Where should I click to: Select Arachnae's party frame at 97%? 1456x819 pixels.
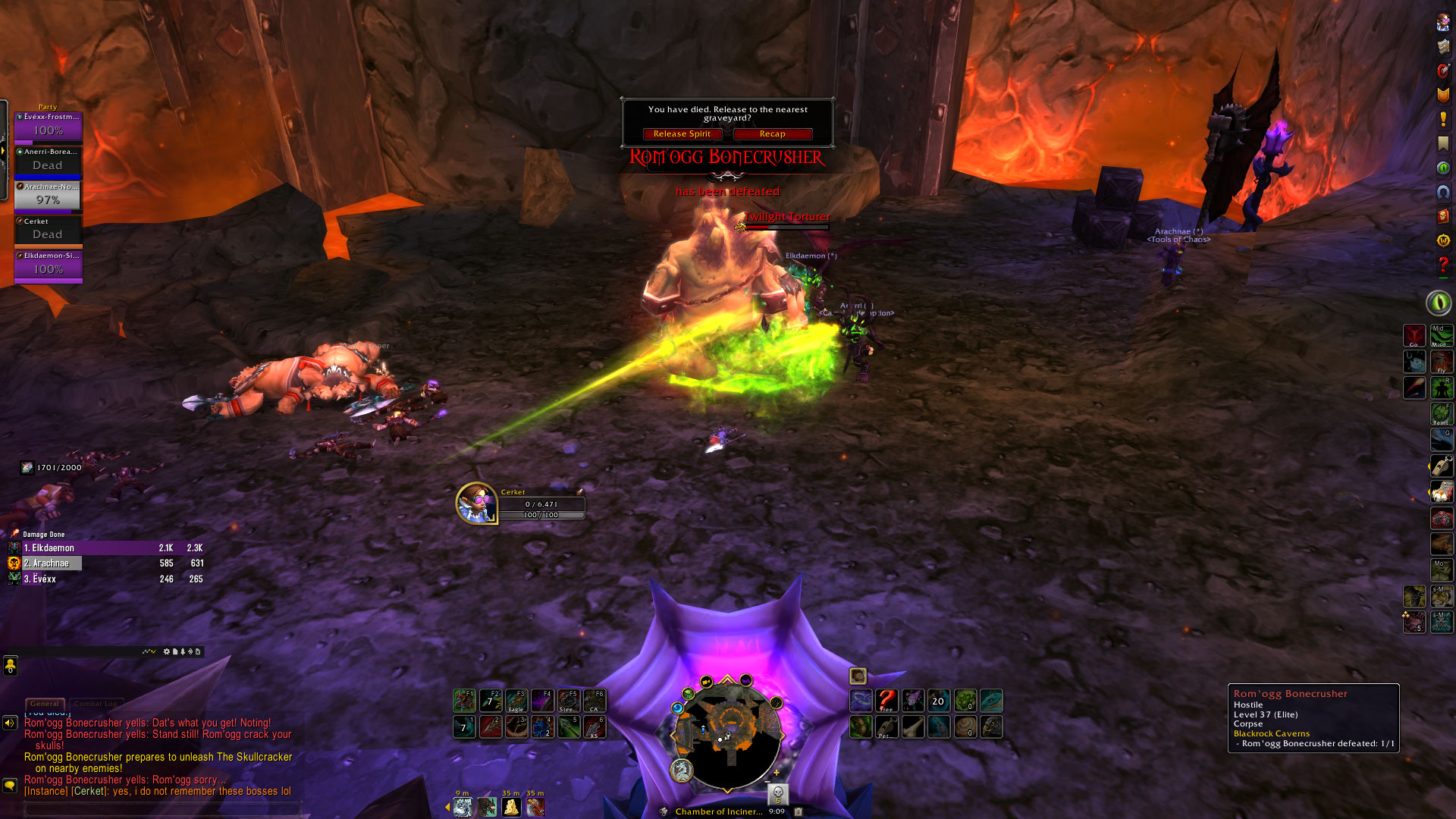48,196
